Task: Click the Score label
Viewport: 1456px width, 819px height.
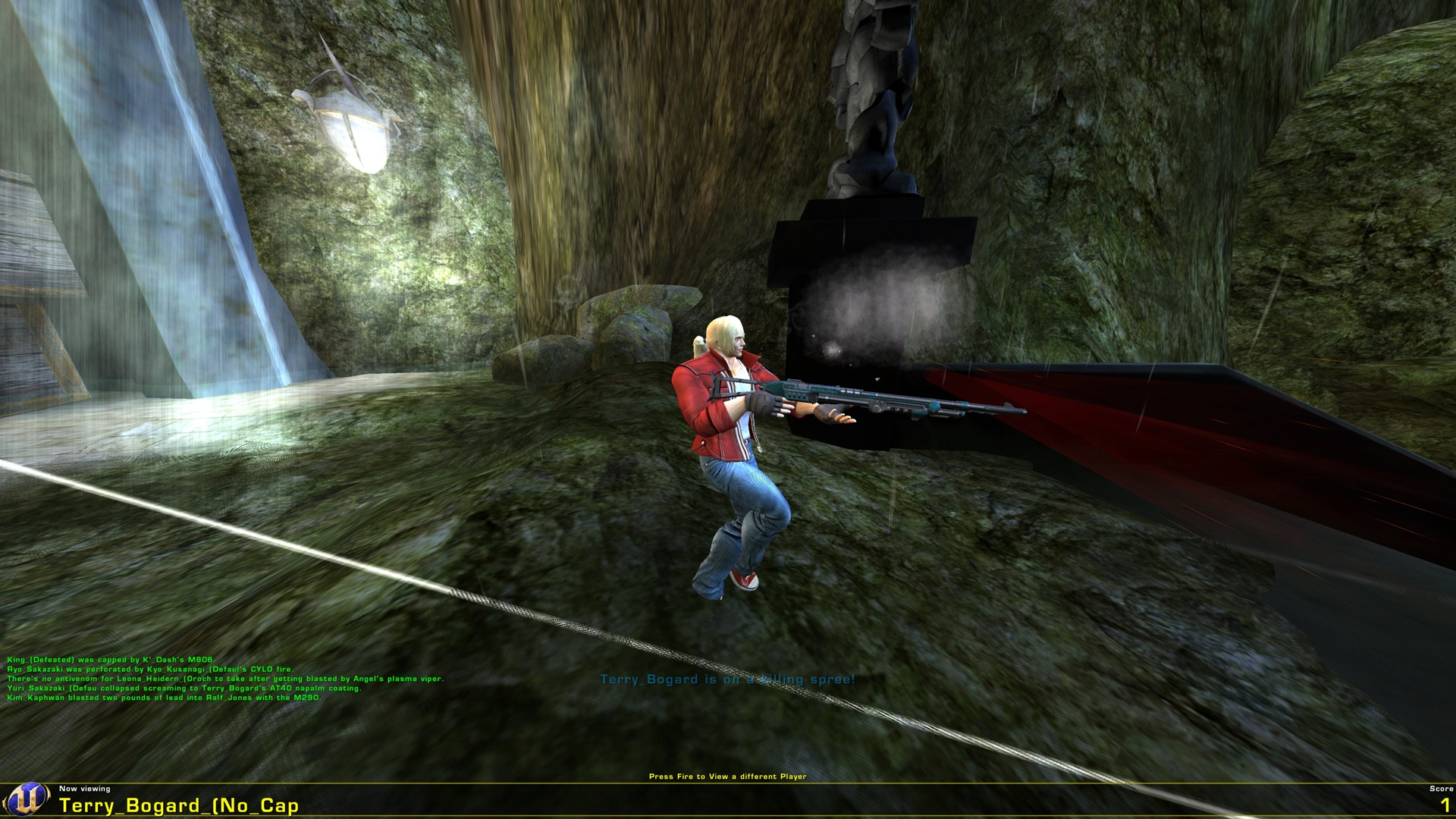Action: coord(1430,787)
